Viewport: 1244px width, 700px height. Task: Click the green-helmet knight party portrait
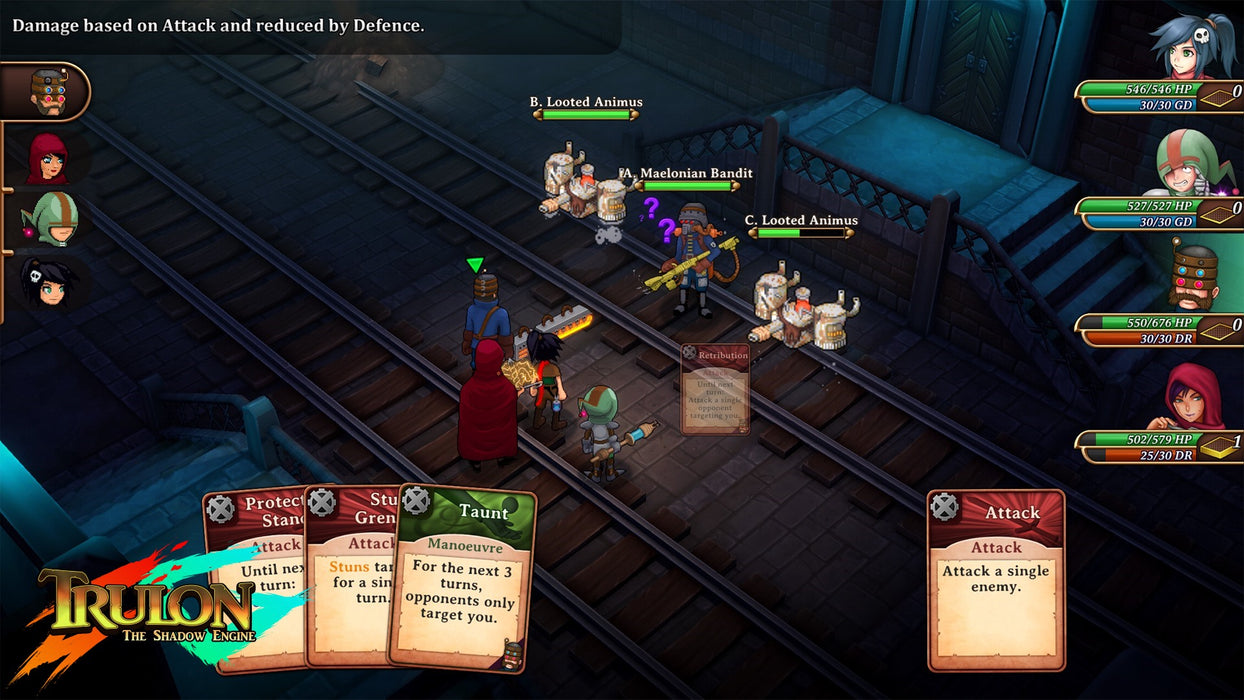[1190, 164]
